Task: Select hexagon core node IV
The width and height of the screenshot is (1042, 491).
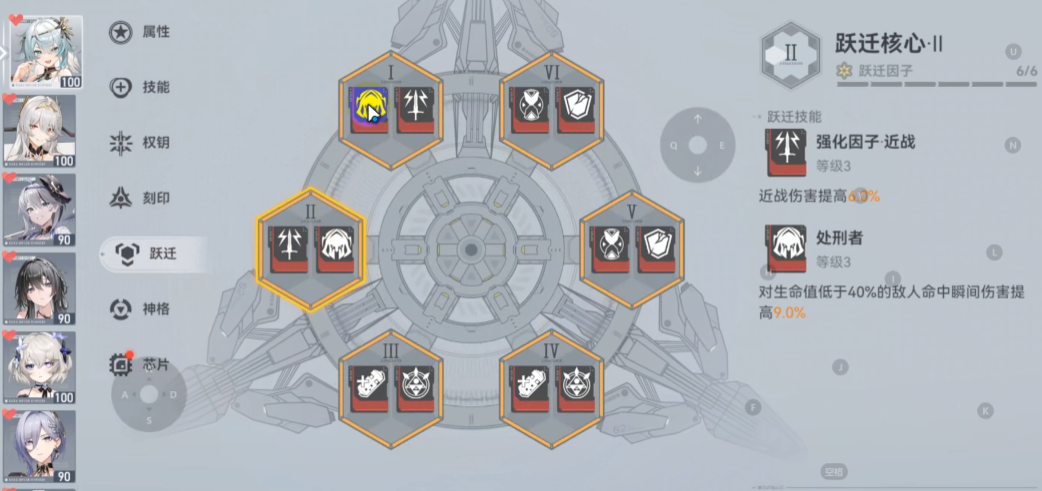Action: pyautogui.click(x=551, y=389)
